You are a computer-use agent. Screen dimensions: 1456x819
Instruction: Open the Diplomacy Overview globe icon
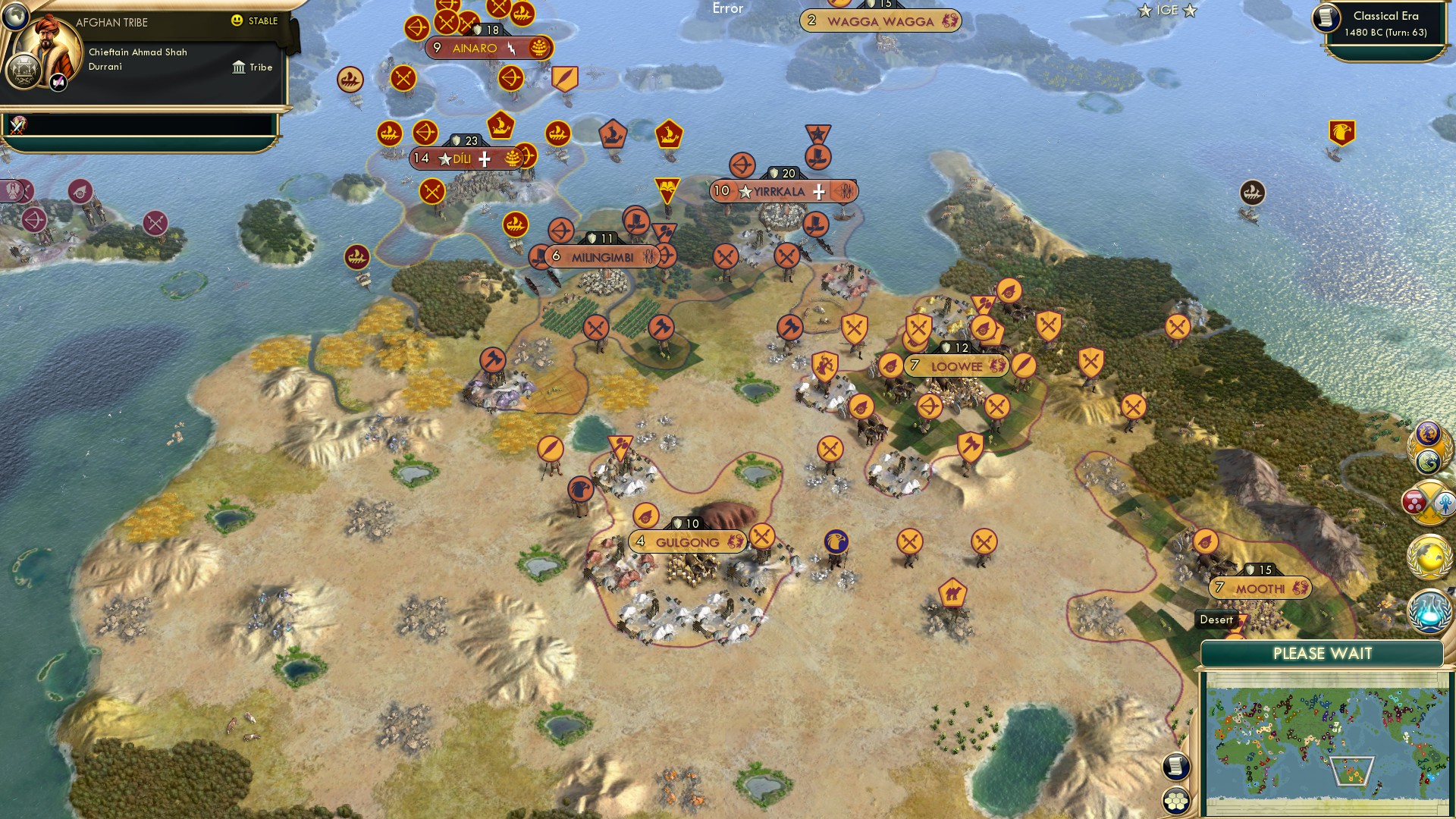[1429, 555]
